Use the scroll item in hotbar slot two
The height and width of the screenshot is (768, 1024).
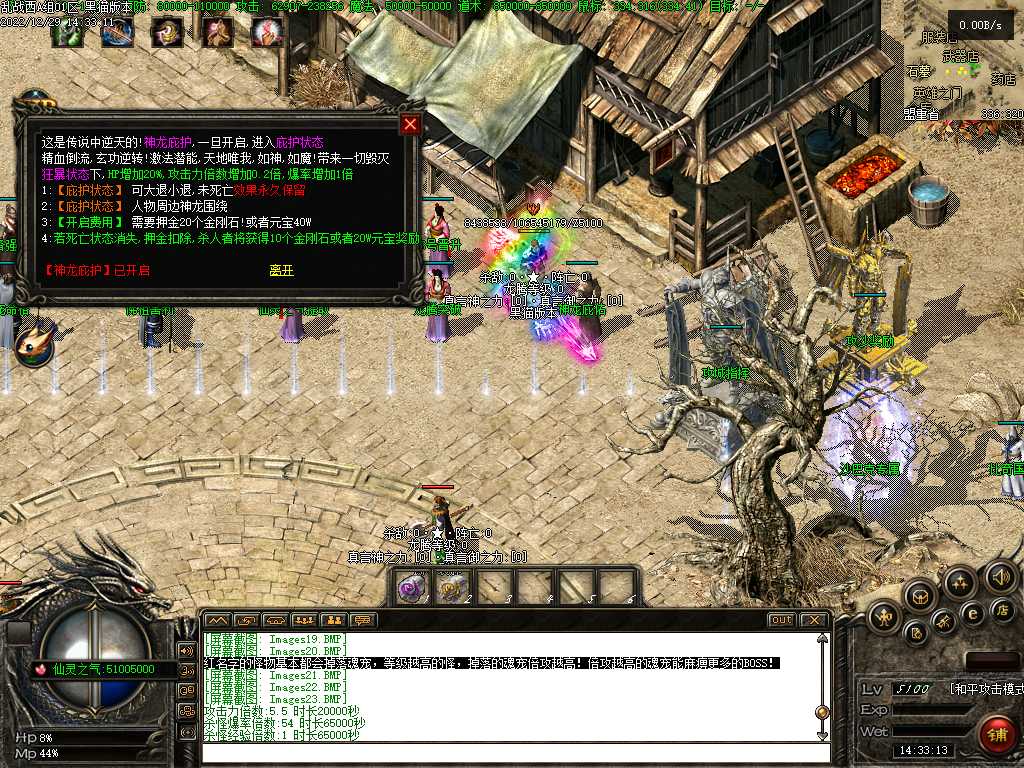coord(454,588)
